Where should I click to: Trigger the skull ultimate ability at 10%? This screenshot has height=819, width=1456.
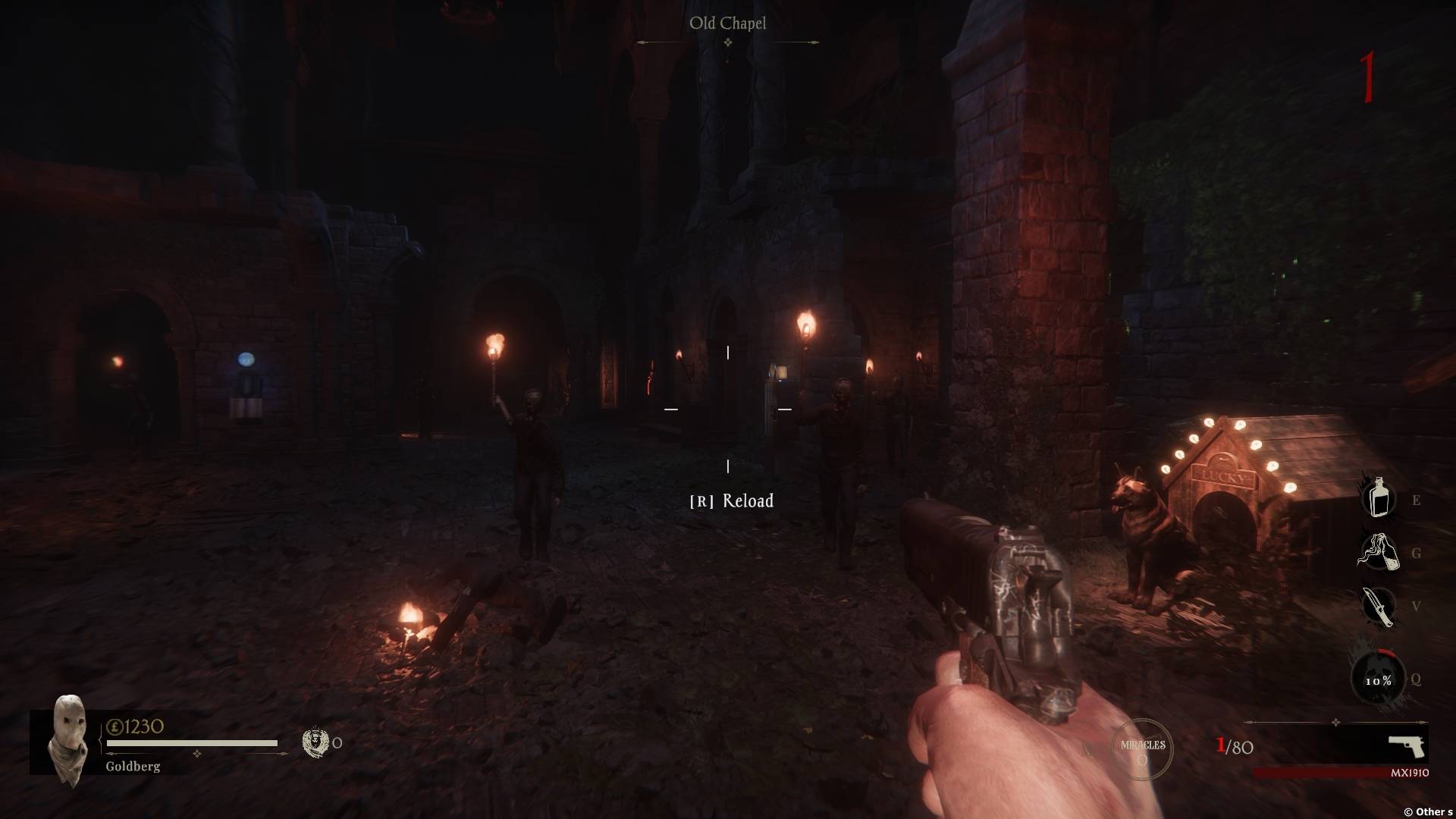pyautogui.click(x=1378, y=679)
